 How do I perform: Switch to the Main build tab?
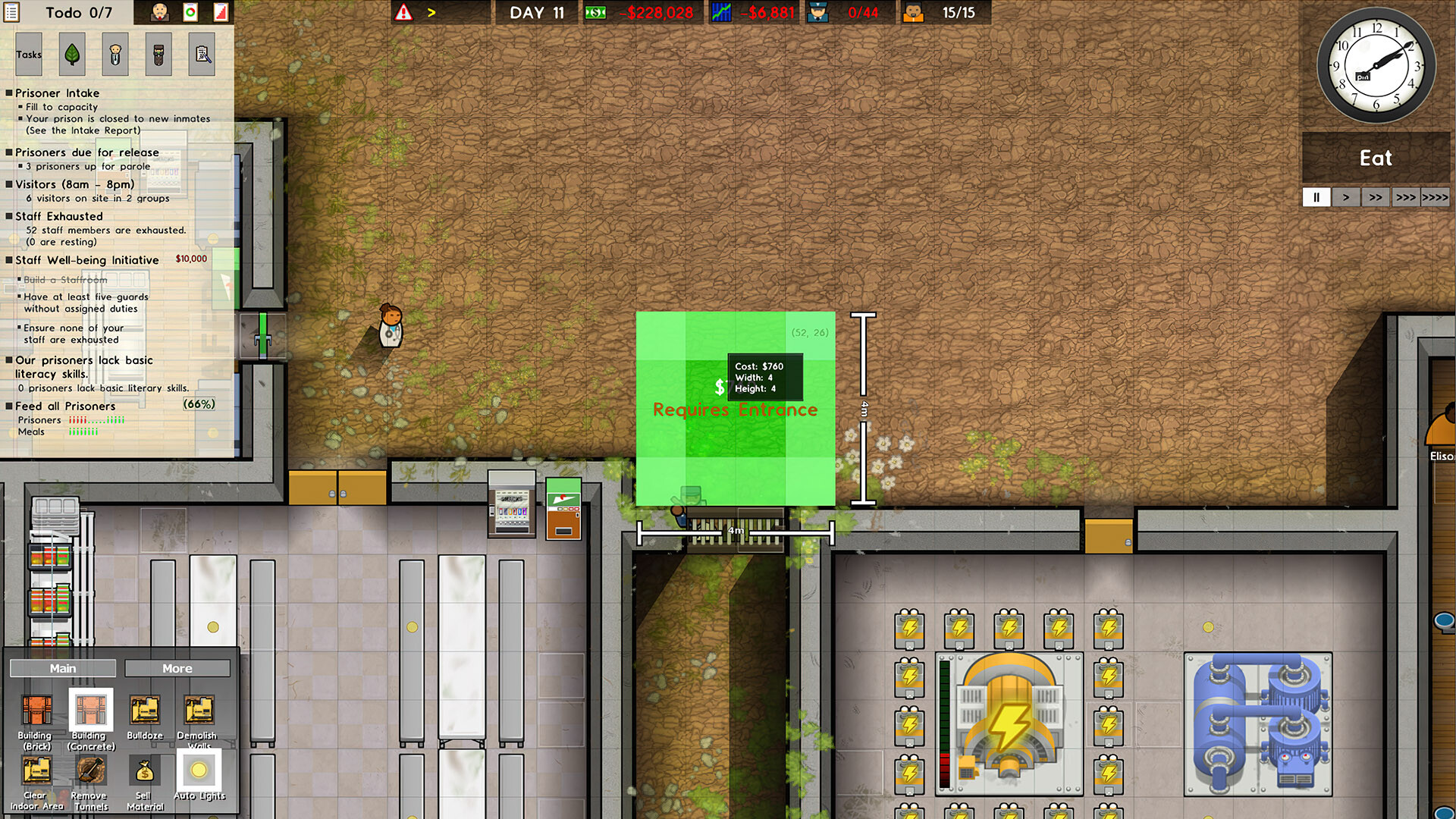pyautogui.click(x=63, y=668)
